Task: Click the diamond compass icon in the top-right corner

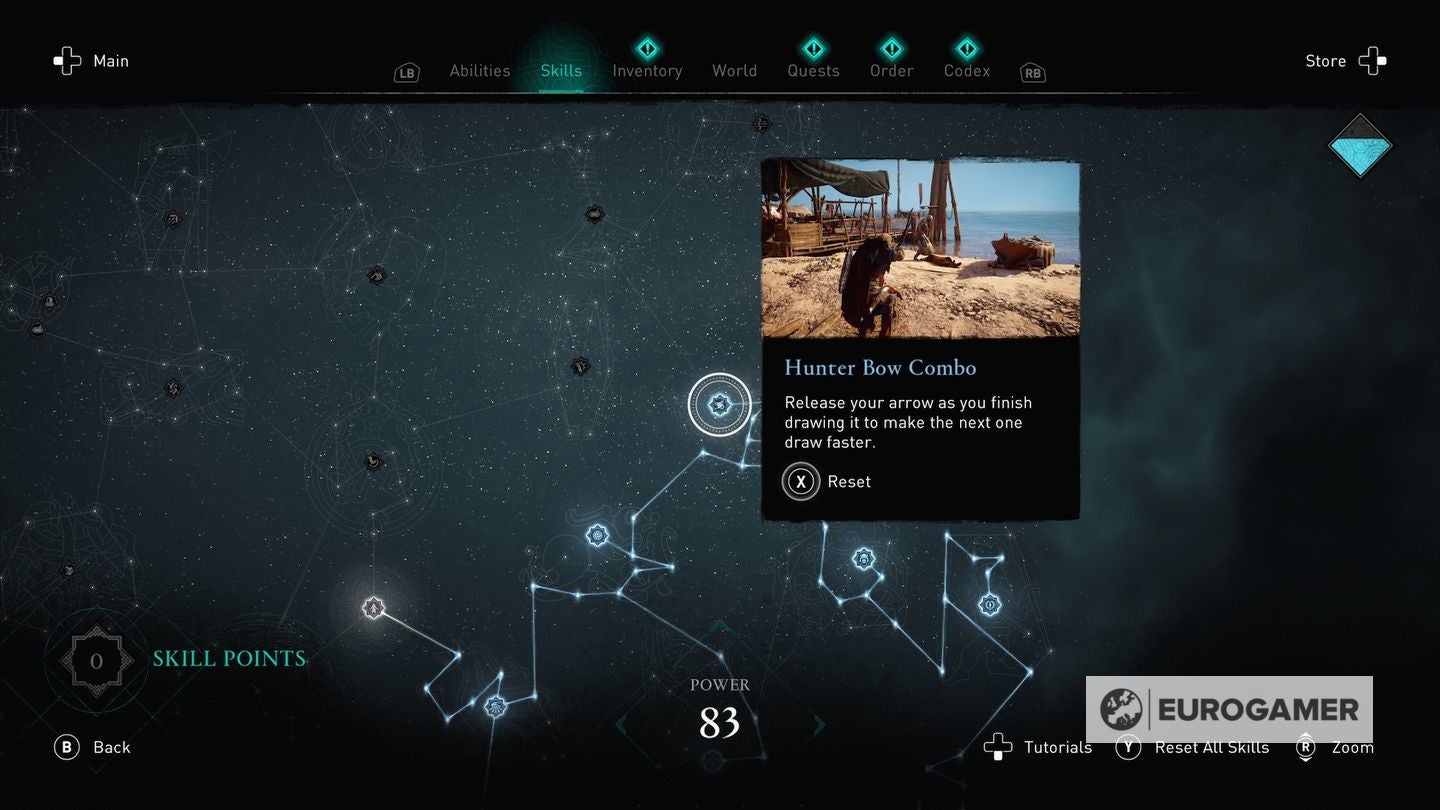Action: [1360, 145]
